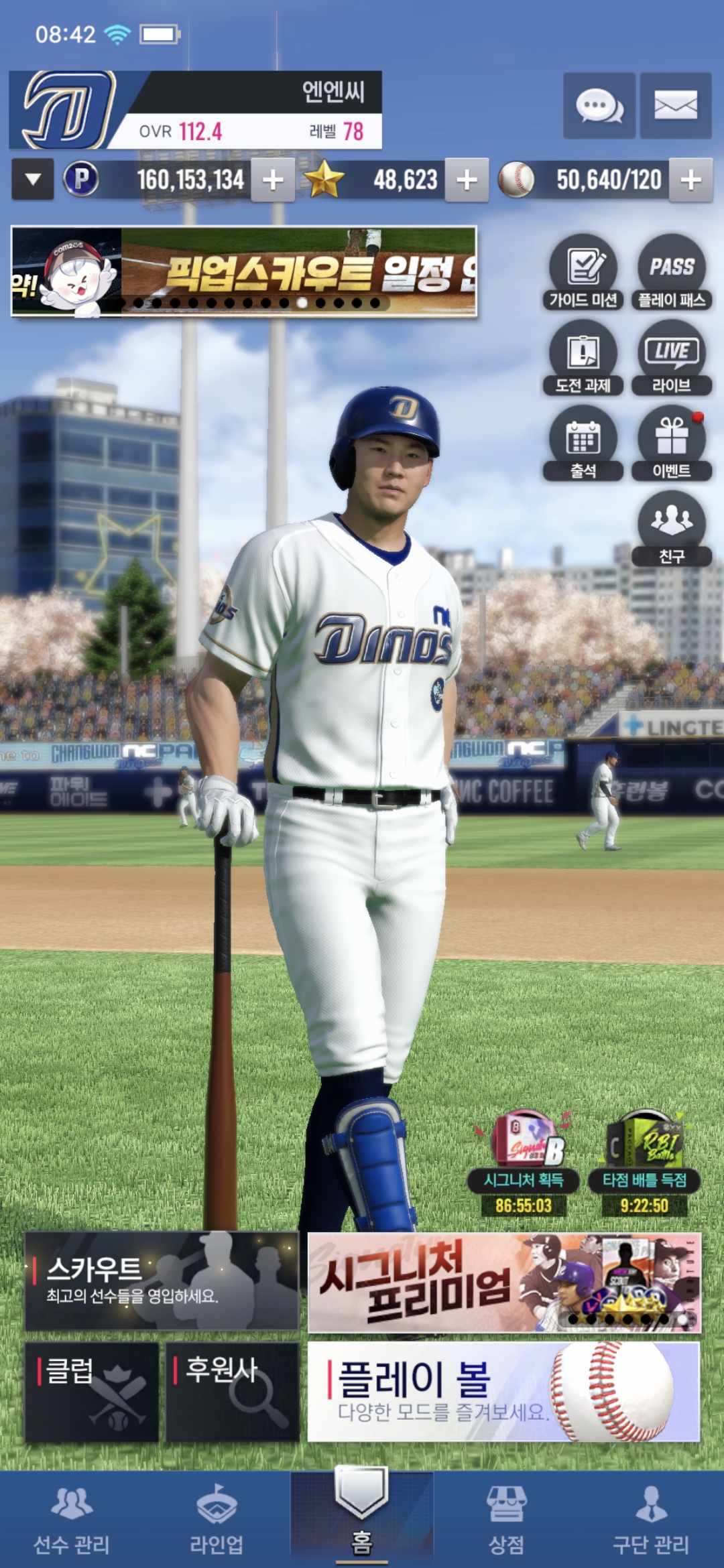
Task: Select 플레이 볼 to play ball
Action: click(x=503, y=1391)
